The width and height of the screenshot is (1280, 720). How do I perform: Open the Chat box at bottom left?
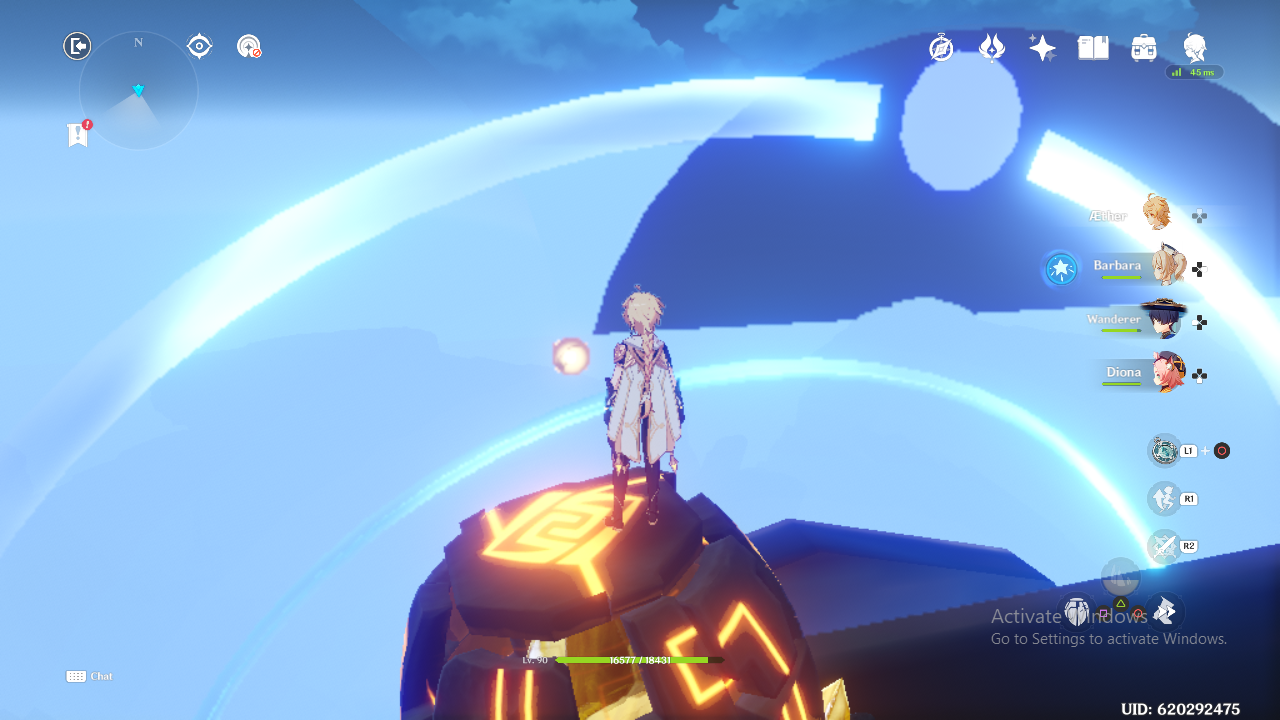coord(88,676)
